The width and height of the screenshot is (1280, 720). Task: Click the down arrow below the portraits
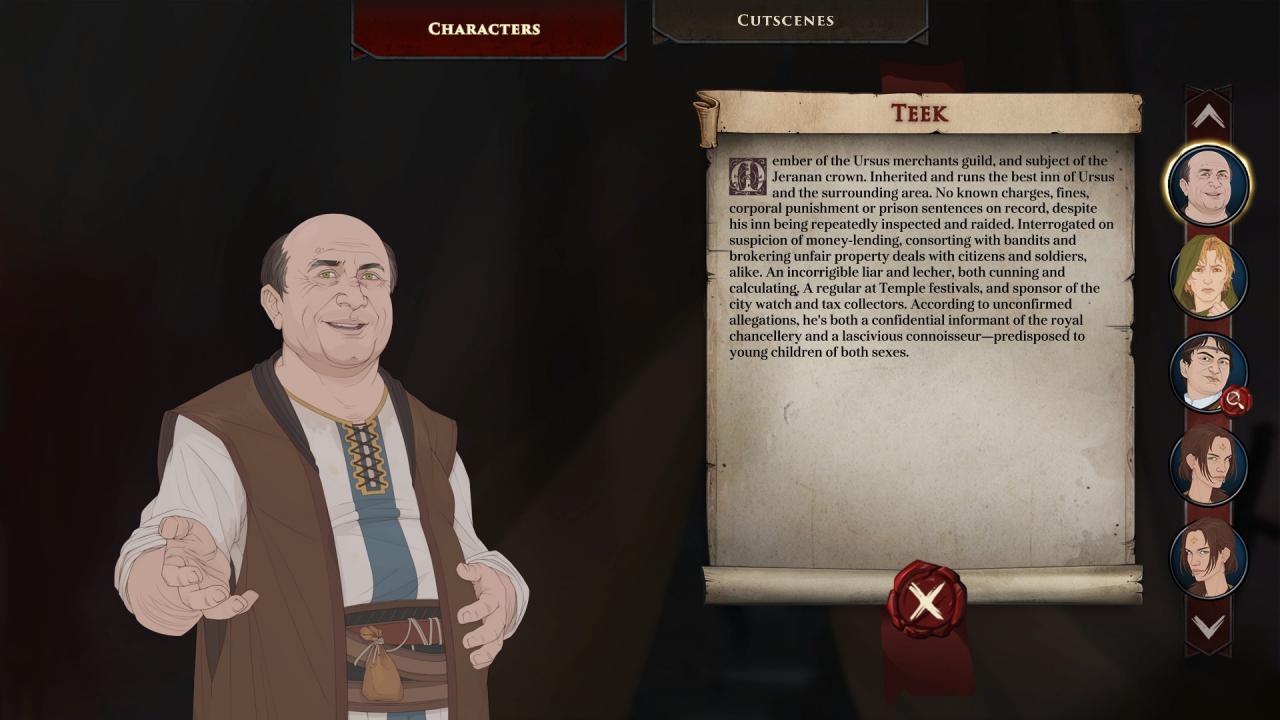[x=1208, y=627]
